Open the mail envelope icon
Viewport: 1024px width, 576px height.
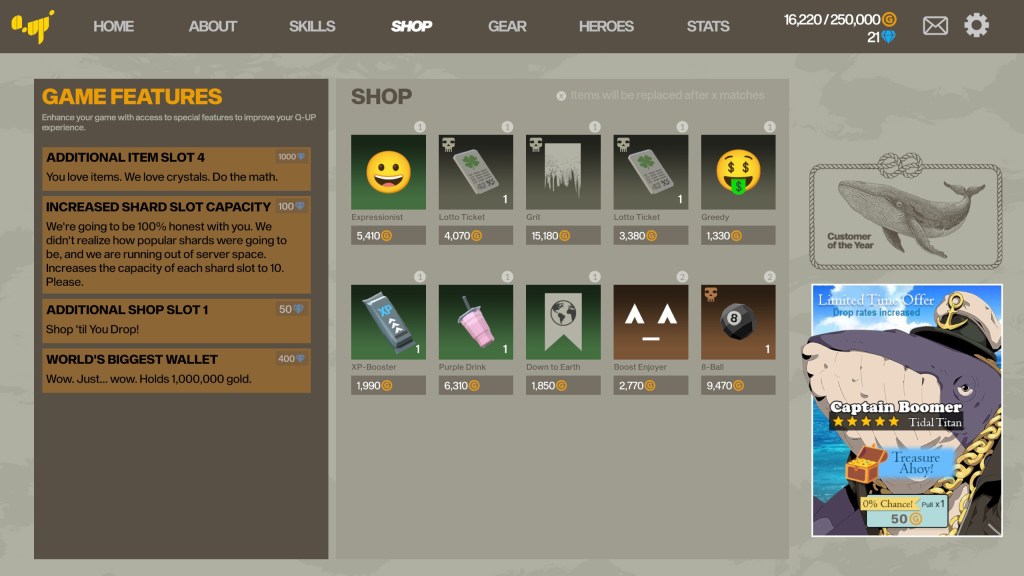pos(935,26)
